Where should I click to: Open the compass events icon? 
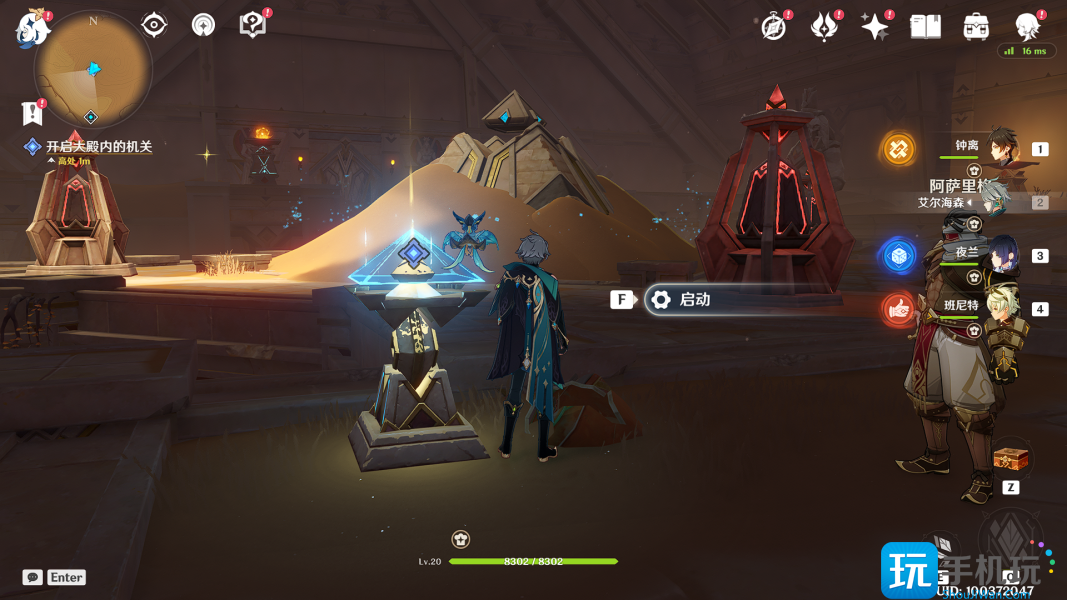coord(773,27)
